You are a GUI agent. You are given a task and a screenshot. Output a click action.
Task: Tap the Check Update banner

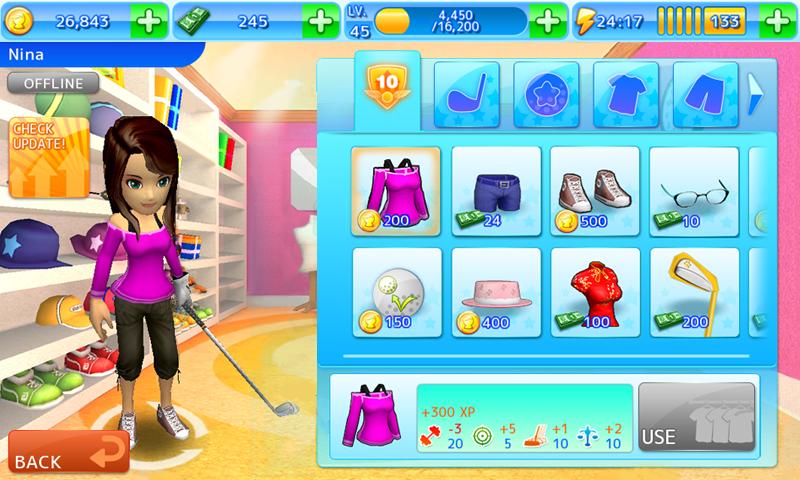40,157
